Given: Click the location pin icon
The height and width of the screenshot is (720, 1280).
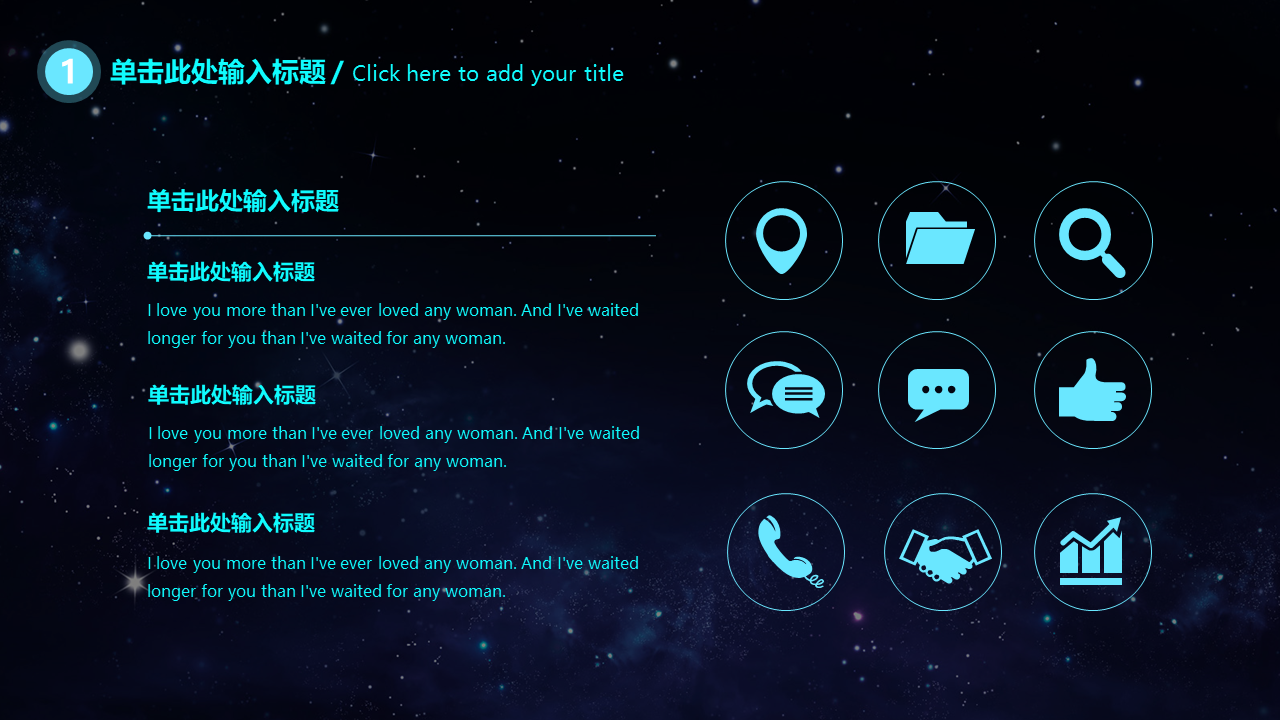Looking at the screenshot, I should click(783, 240).
